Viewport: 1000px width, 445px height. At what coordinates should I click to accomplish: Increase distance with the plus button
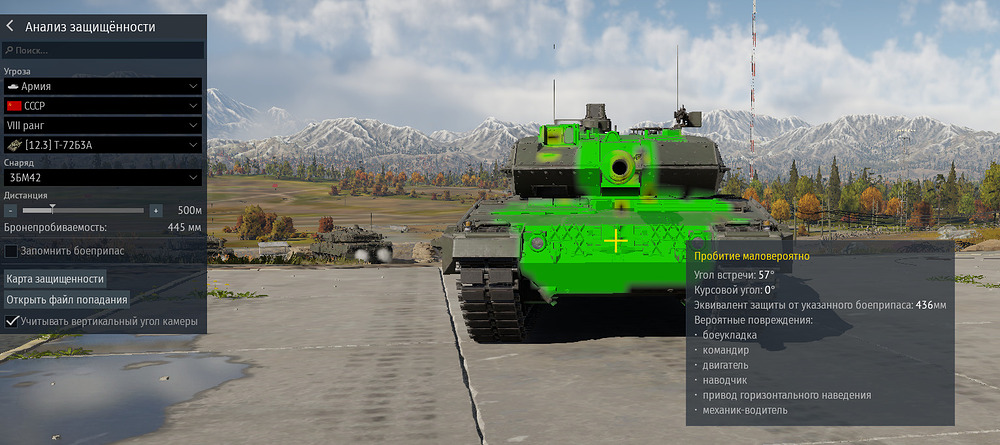(156, 211)
